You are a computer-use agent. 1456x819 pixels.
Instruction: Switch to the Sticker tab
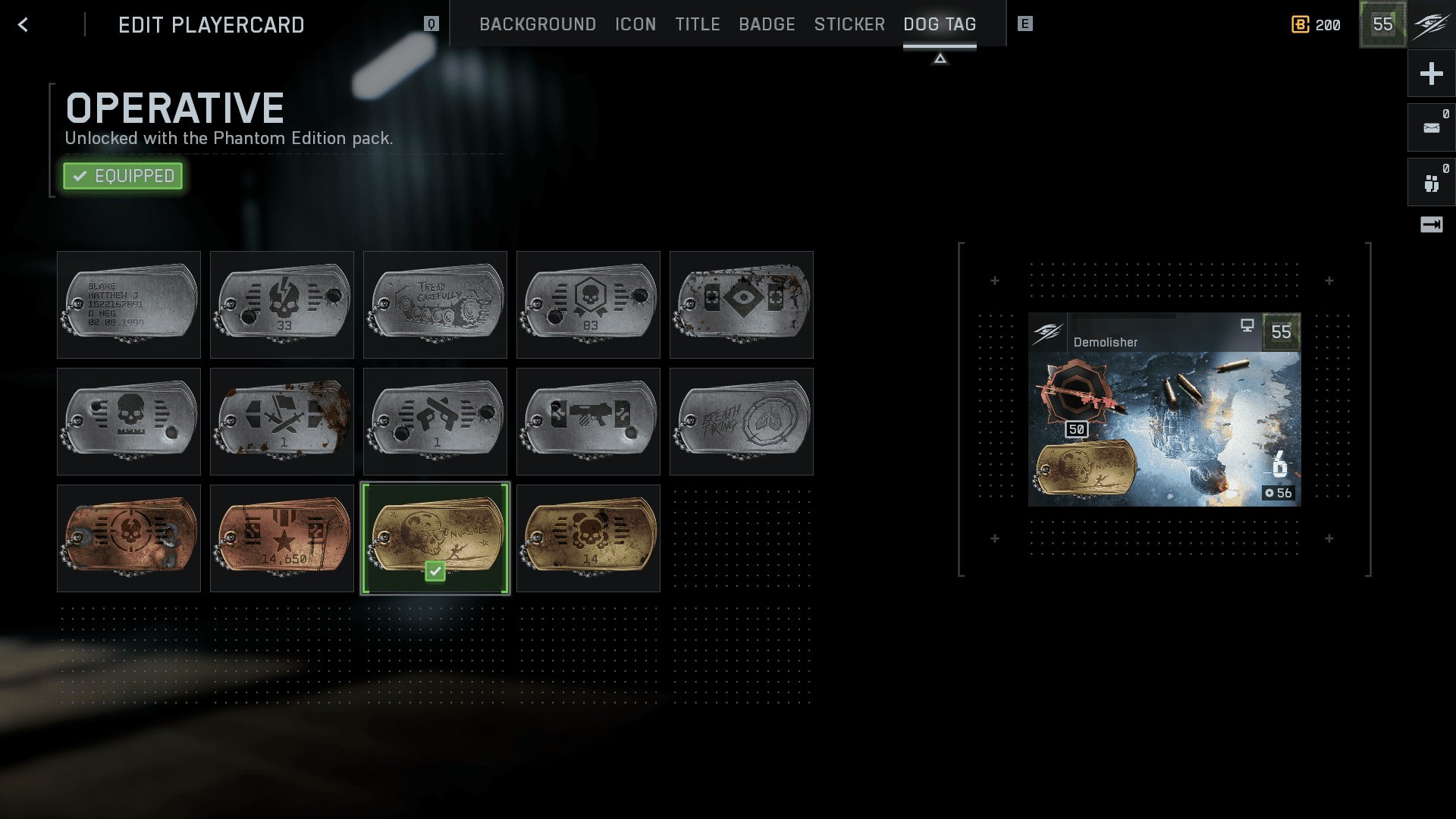(x=849, y=25)
